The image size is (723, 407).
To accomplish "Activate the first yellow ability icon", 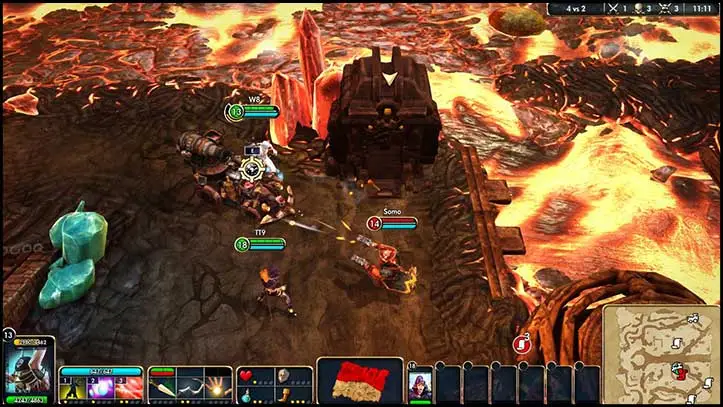I will click(x=74, y=386).
